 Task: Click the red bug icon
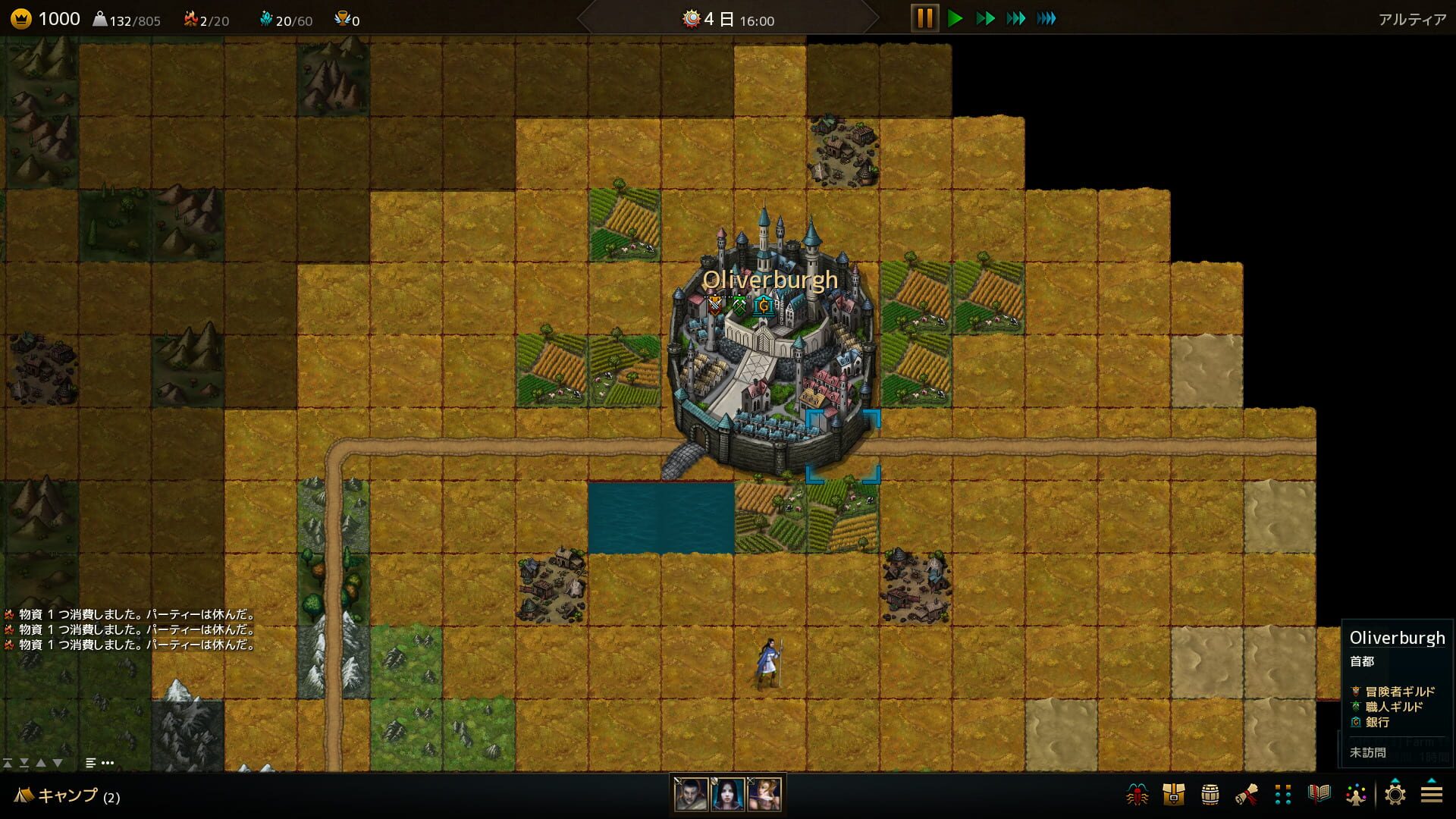coord(1137,795)
